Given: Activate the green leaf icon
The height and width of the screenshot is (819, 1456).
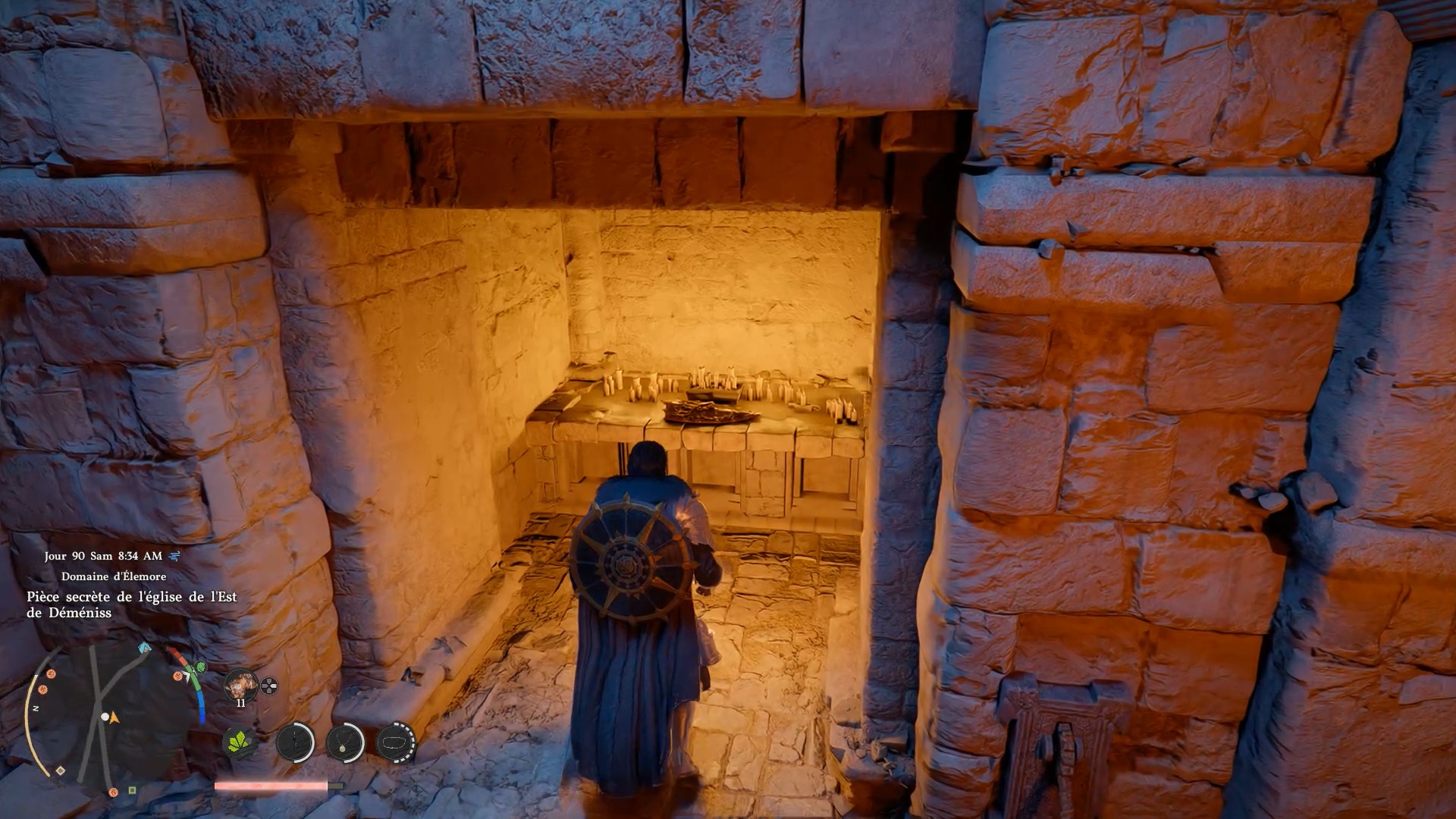Looking at the screenshot, I should (241, 742).
